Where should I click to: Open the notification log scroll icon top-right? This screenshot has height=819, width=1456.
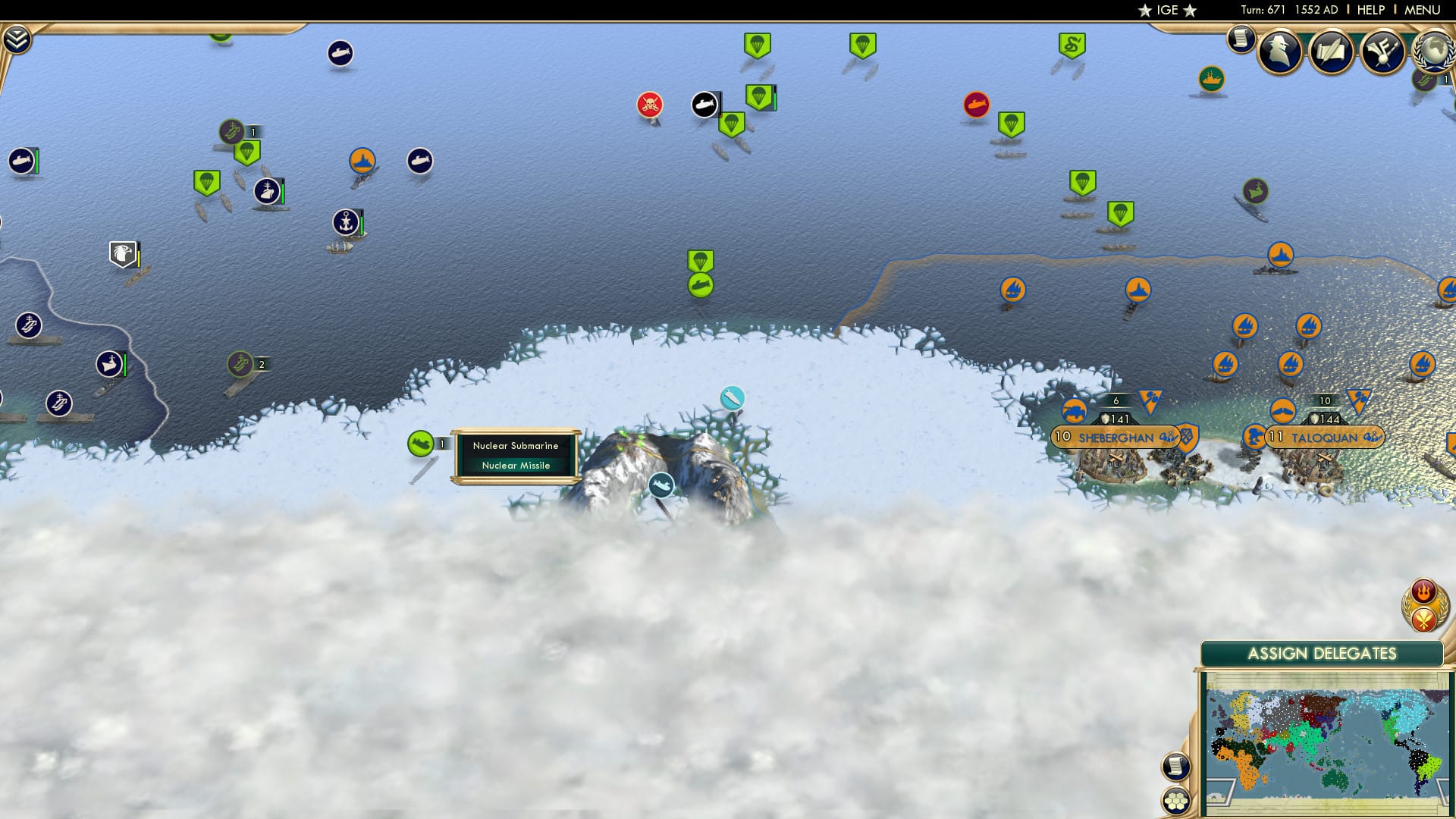pyautogui.click(x=1241, y=38)
